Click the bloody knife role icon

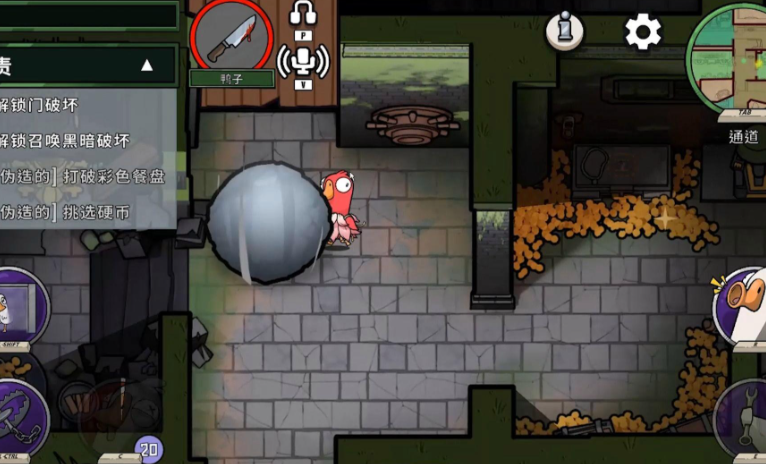pyautogui.click(x=232, y=36)
